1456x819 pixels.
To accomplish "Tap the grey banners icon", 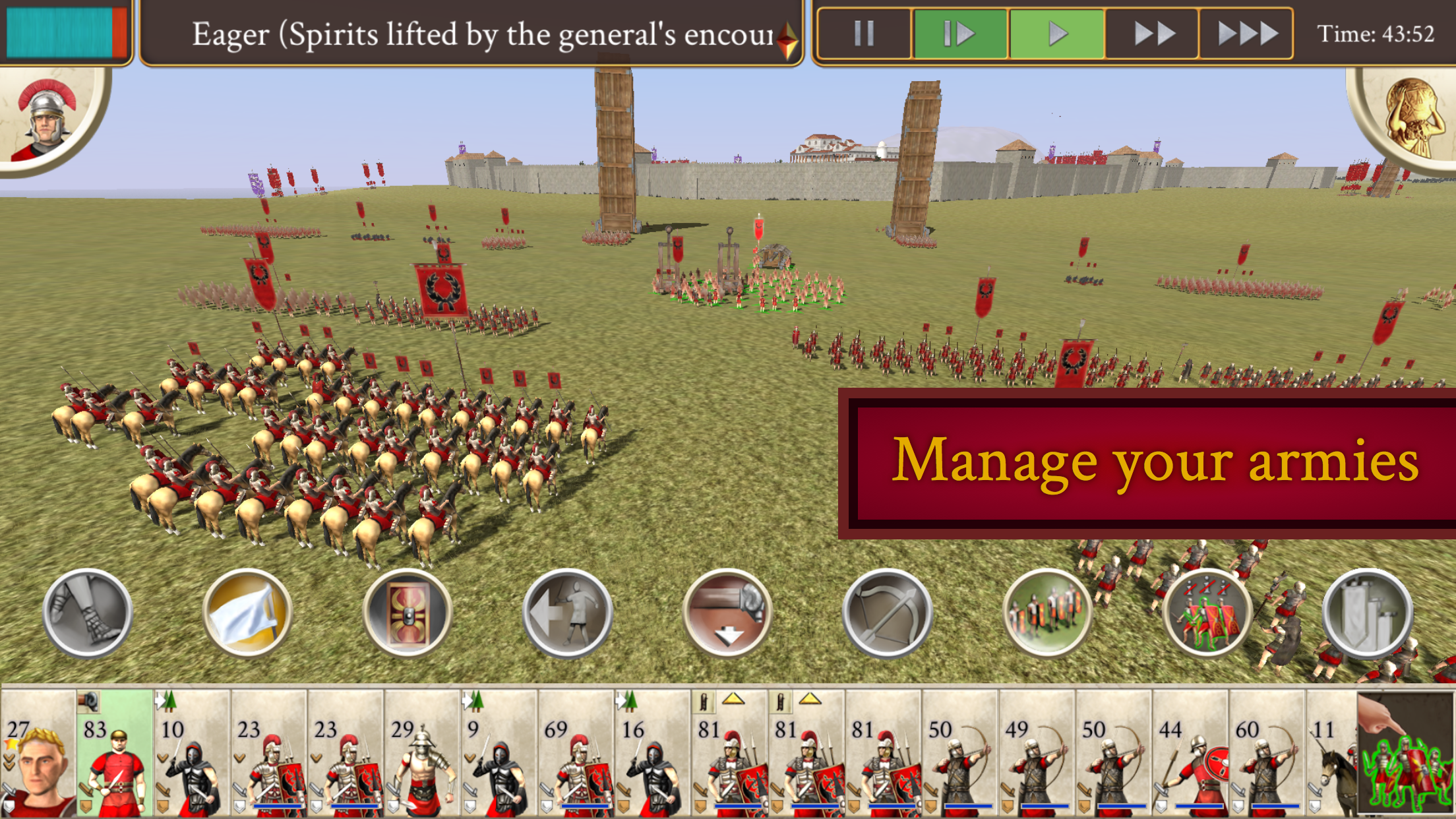I will (1368, 613).
